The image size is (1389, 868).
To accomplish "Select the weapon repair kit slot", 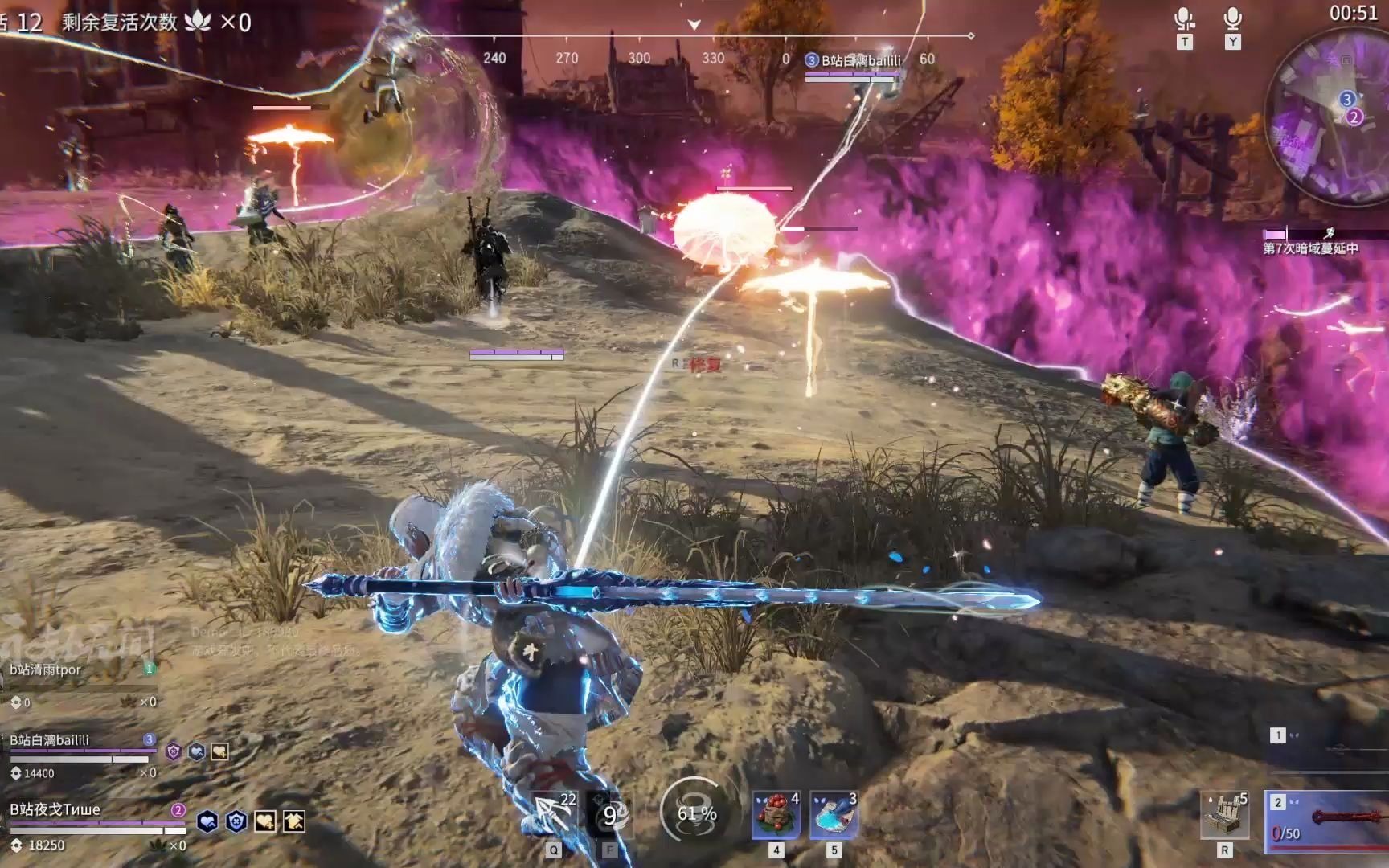I will pyautogui.click(x=1224, y=815).
